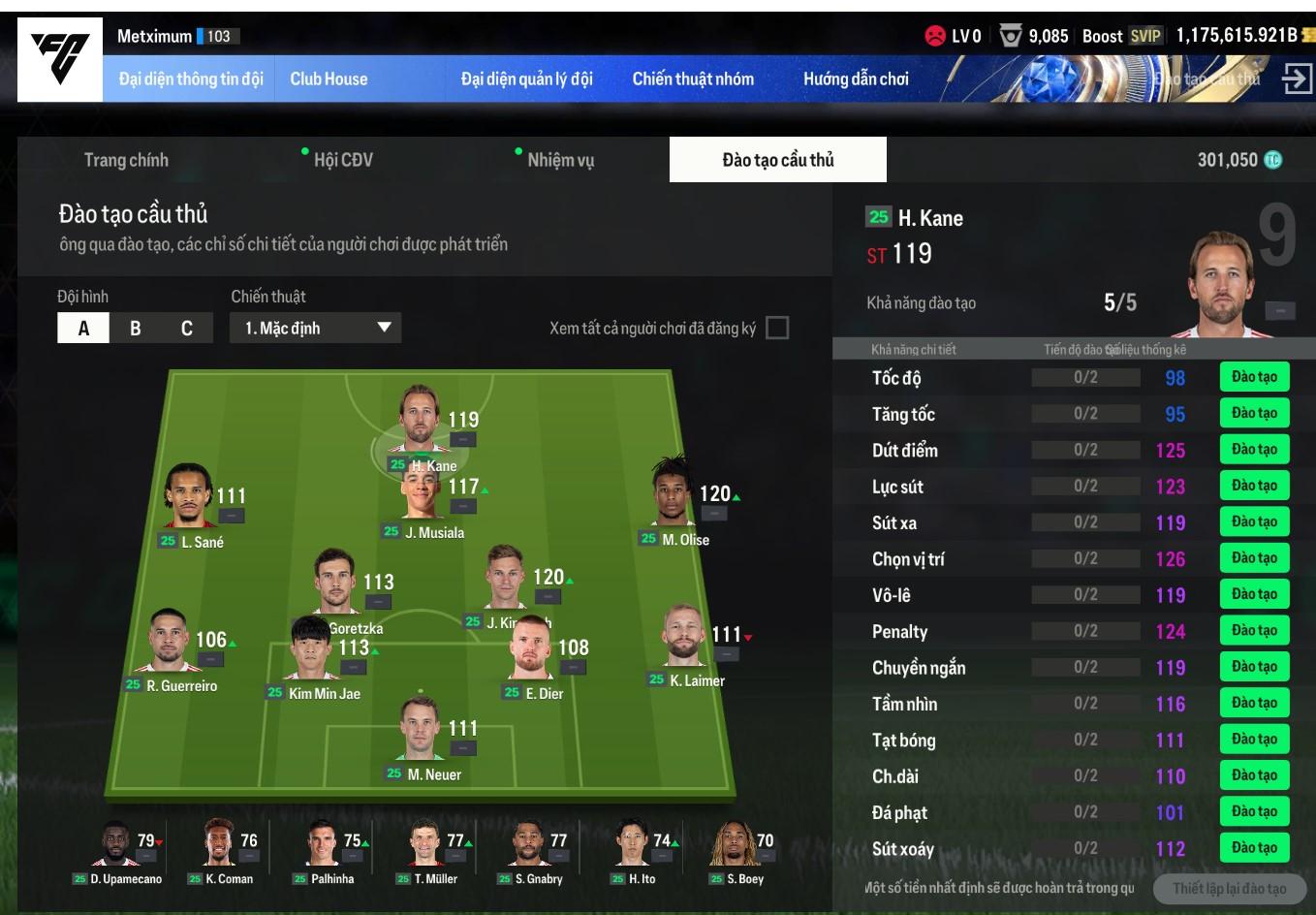Select M. Olise on the pitch
Viewport: 1316px width, 915px height.
click(x=673, y=496)
